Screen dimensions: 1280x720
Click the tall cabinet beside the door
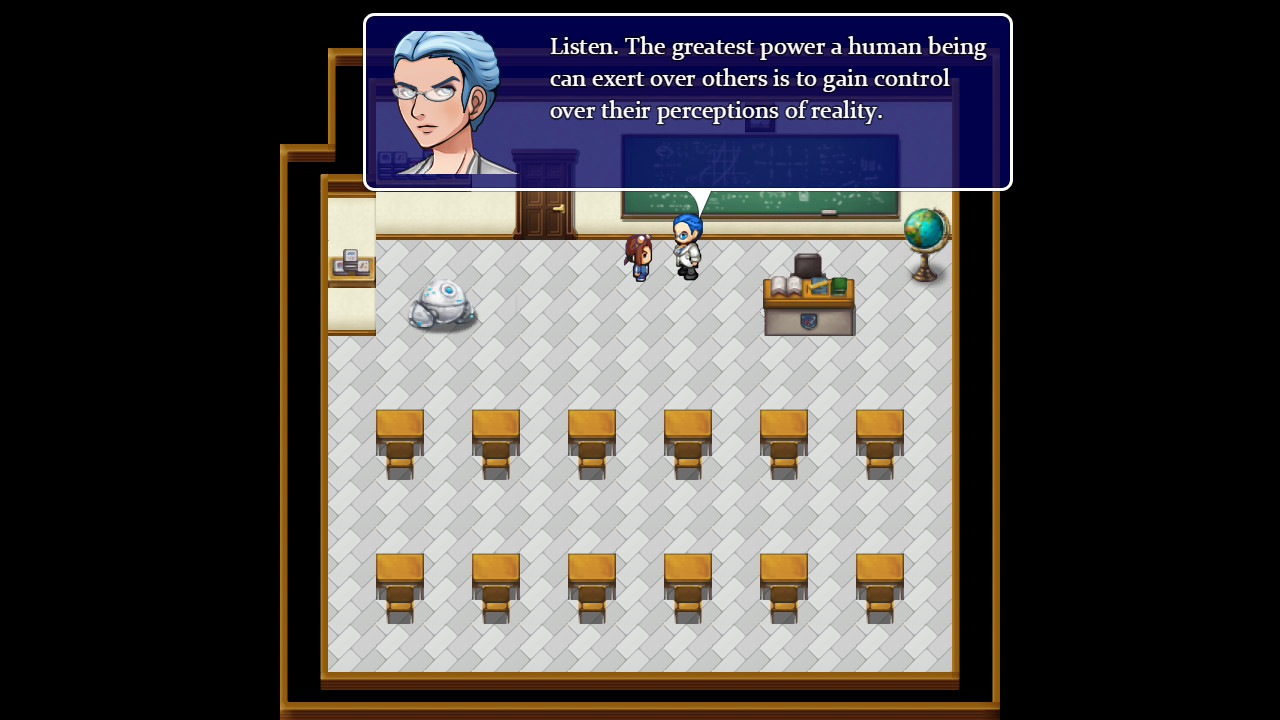click(543, 170)
